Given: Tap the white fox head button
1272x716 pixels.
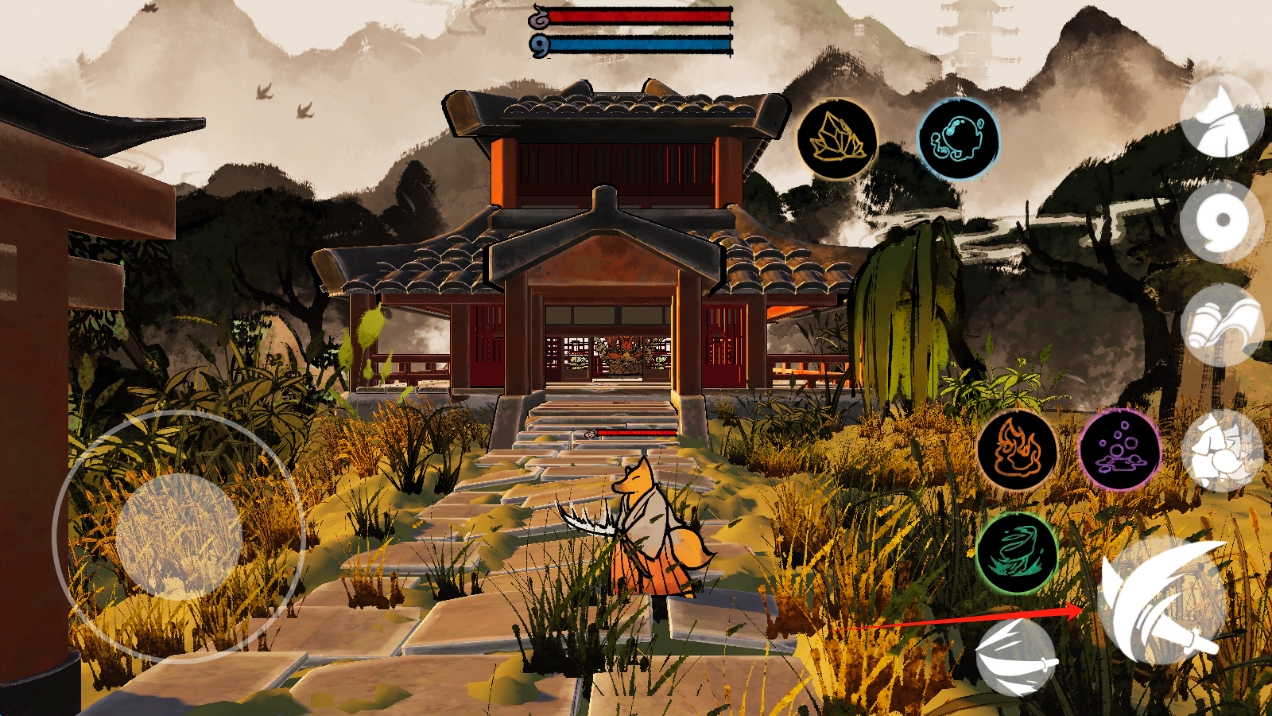Looking at the screenshot, I should 1222,116.
